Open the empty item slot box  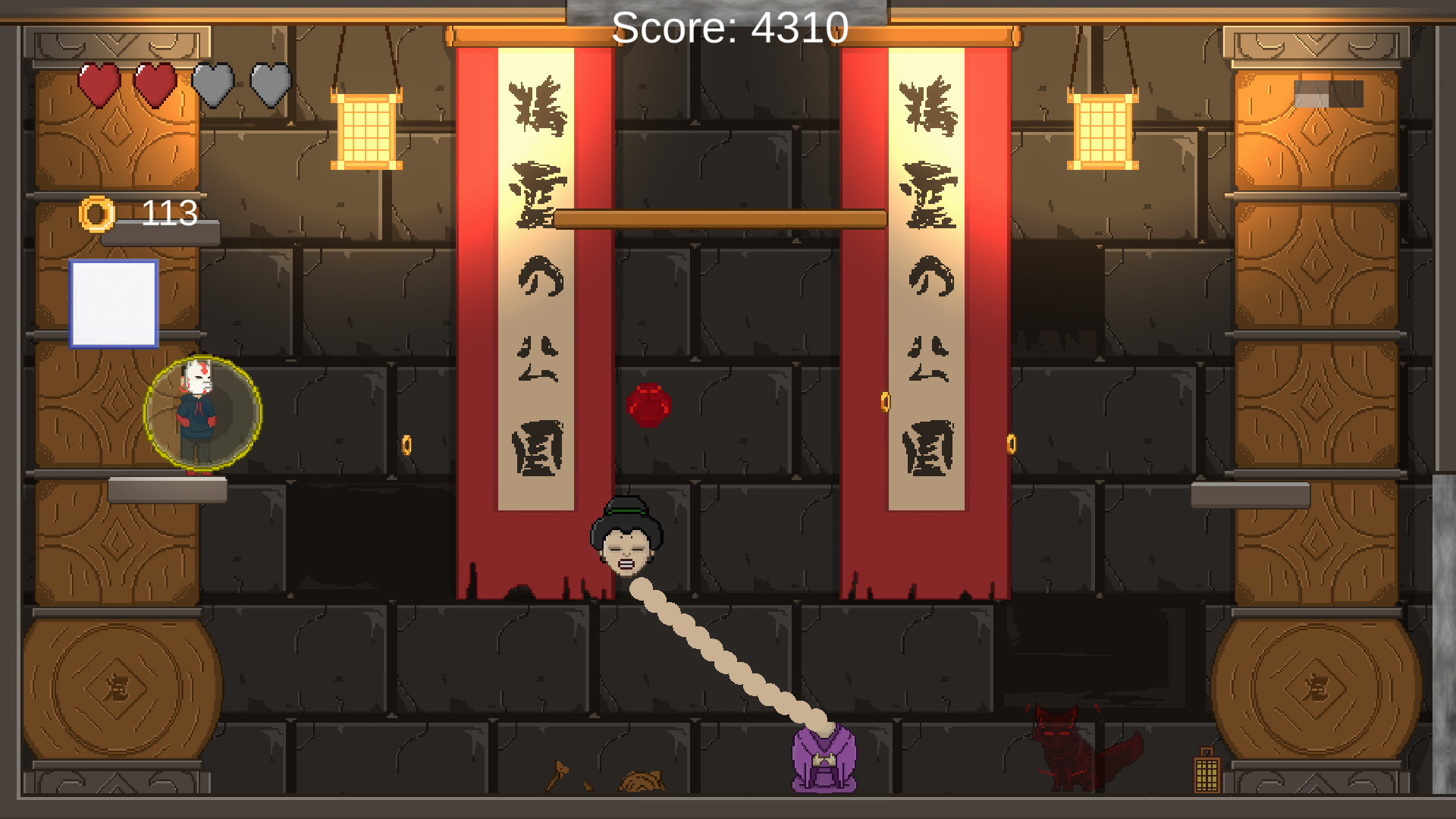tap(114, 303)
